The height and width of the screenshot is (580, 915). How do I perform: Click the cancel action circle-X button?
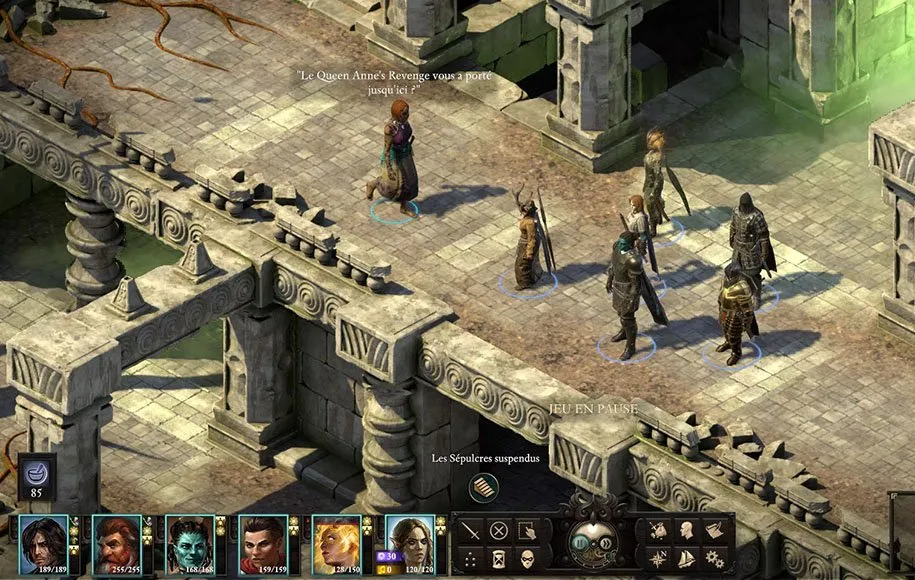tap(499, 531)
